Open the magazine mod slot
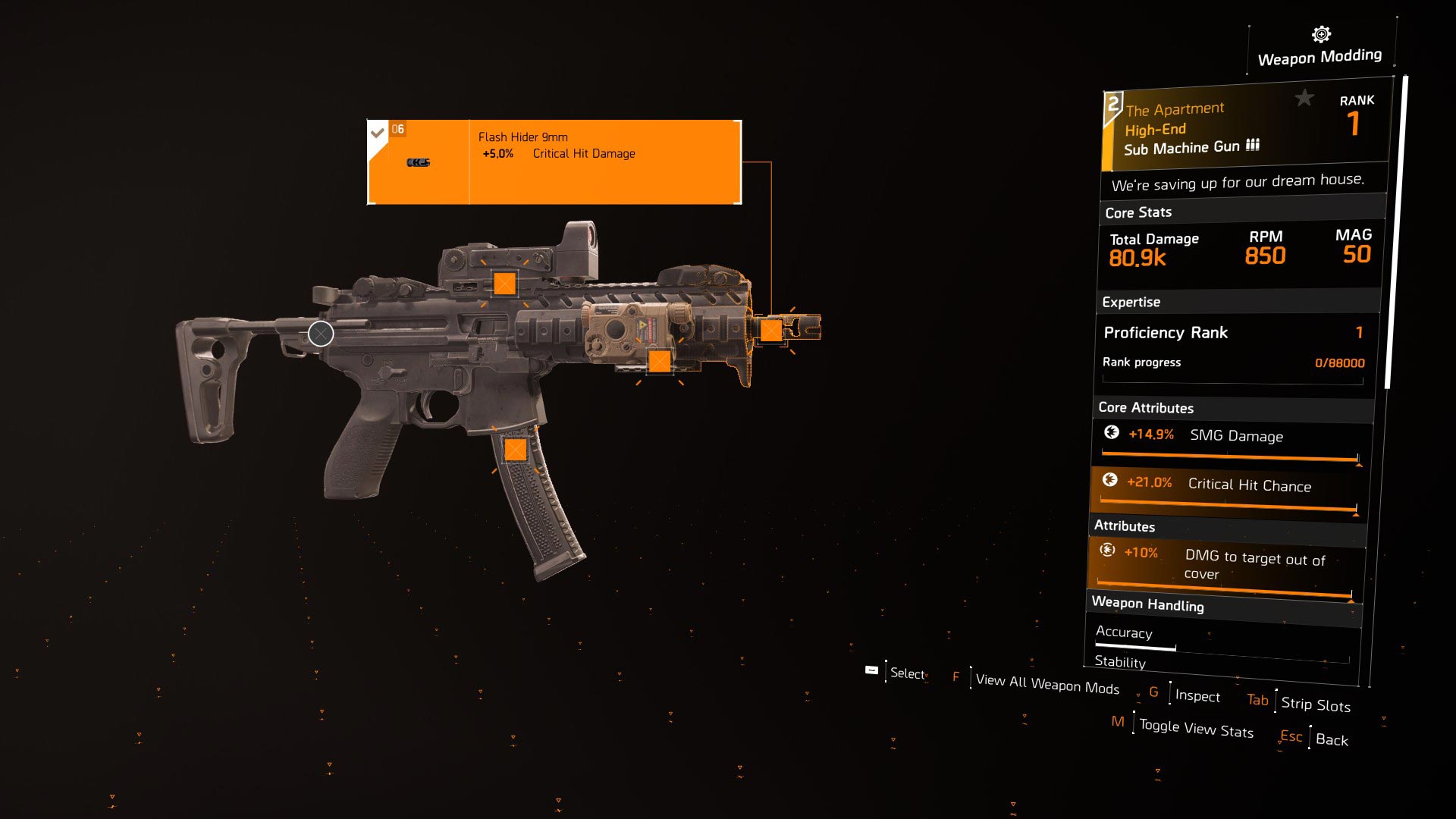The image size is (1456, 819). point(516,450)
